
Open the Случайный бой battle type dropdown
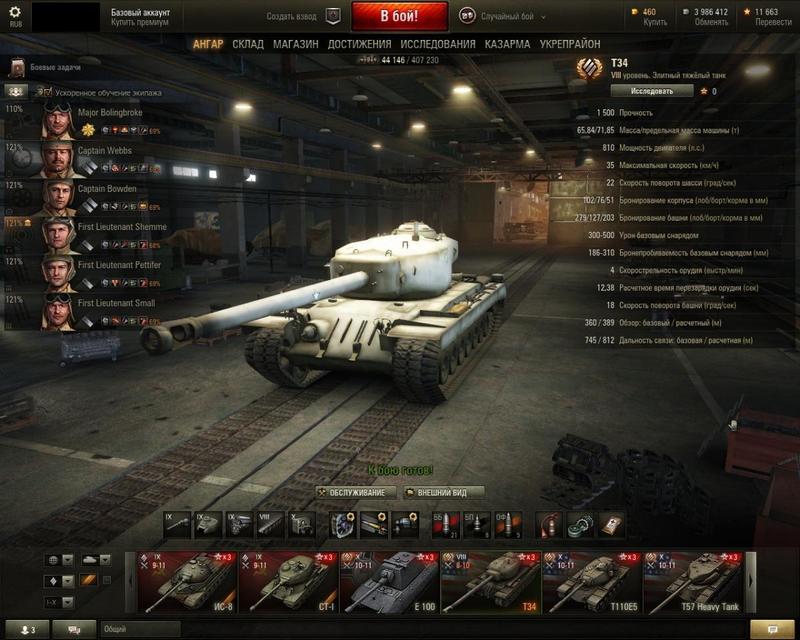coord(511,17)
